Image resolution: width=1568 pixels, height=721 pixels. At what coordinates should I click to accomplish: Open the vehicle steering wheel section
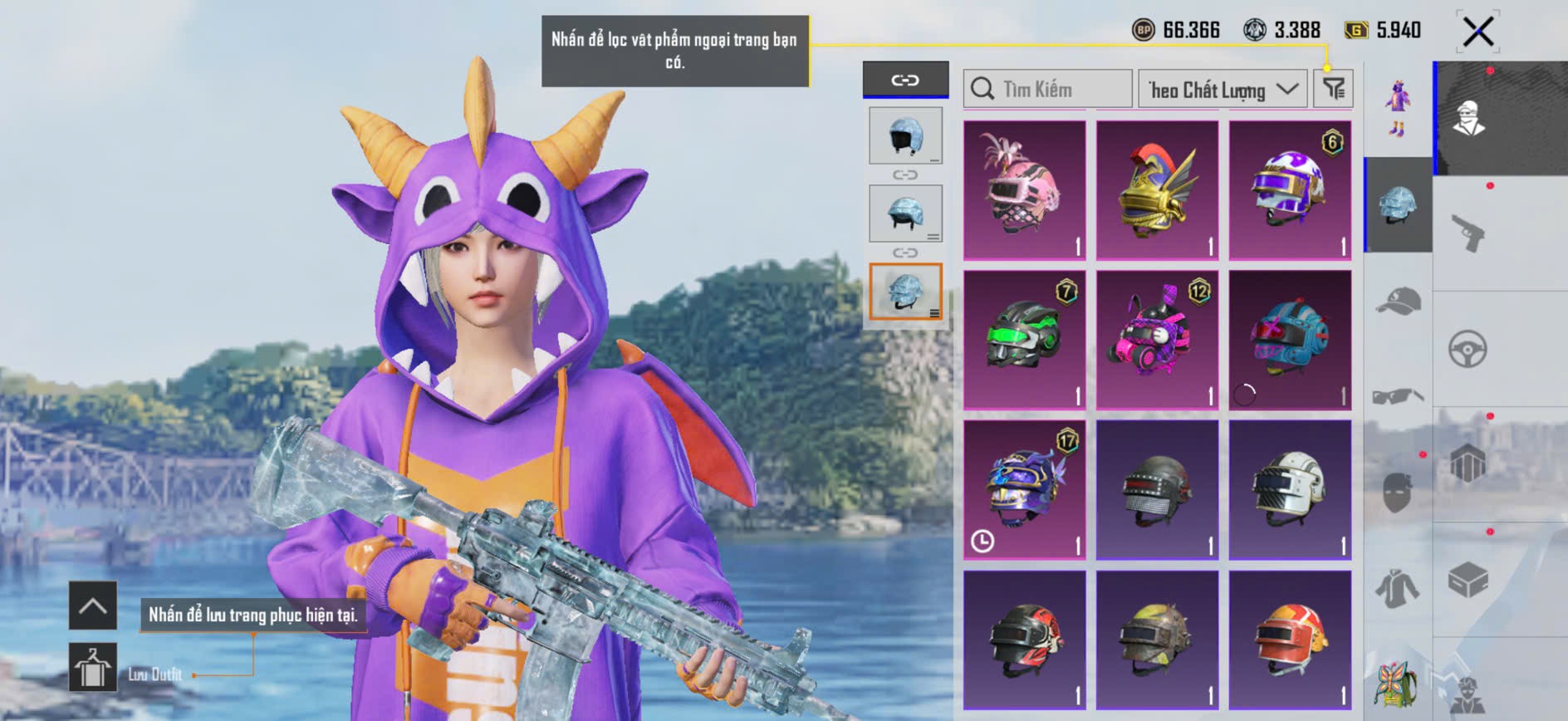(1468, 349)
